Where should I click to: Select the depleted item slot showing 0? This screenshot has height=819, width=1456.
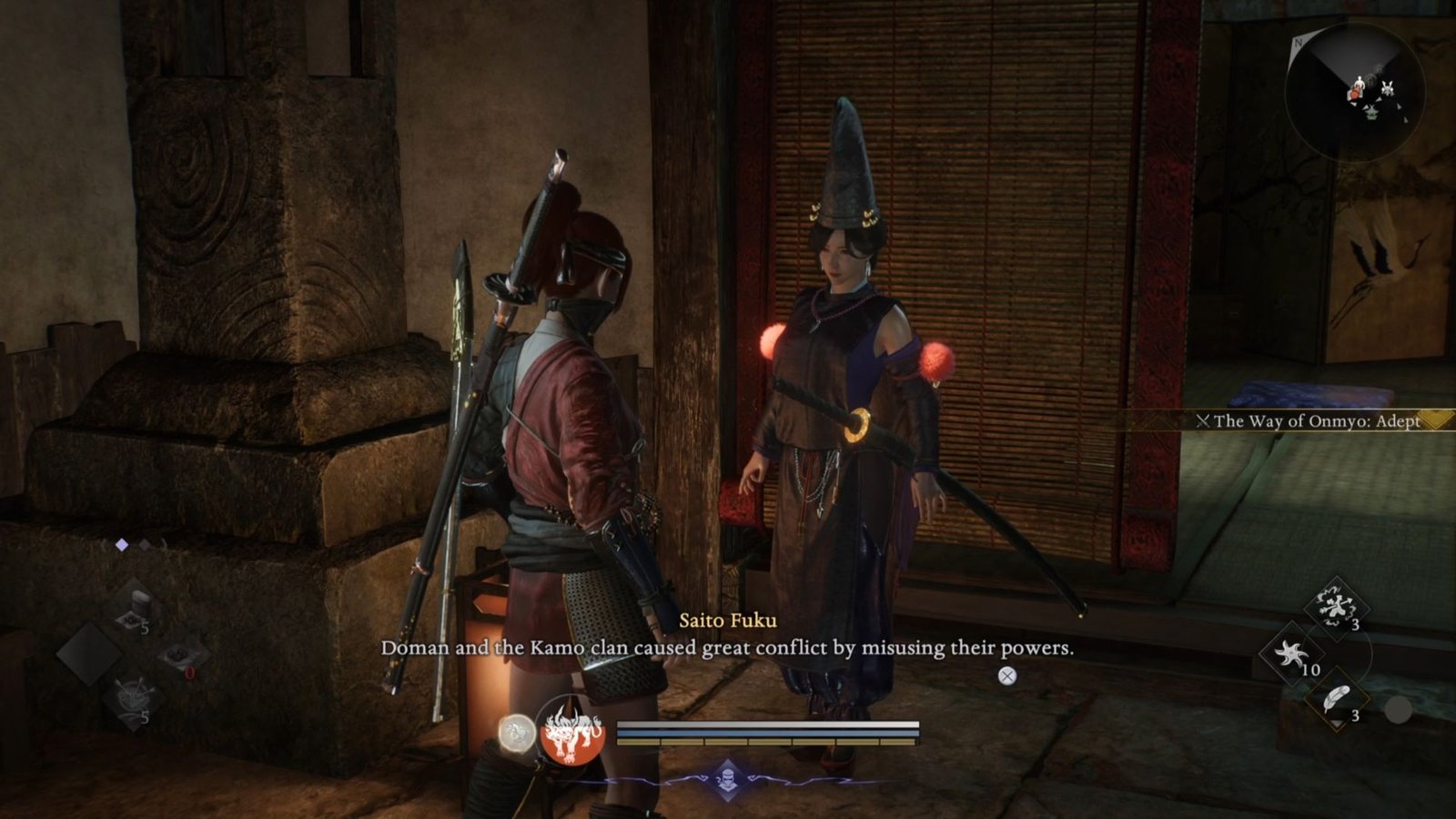pos(177,652)
